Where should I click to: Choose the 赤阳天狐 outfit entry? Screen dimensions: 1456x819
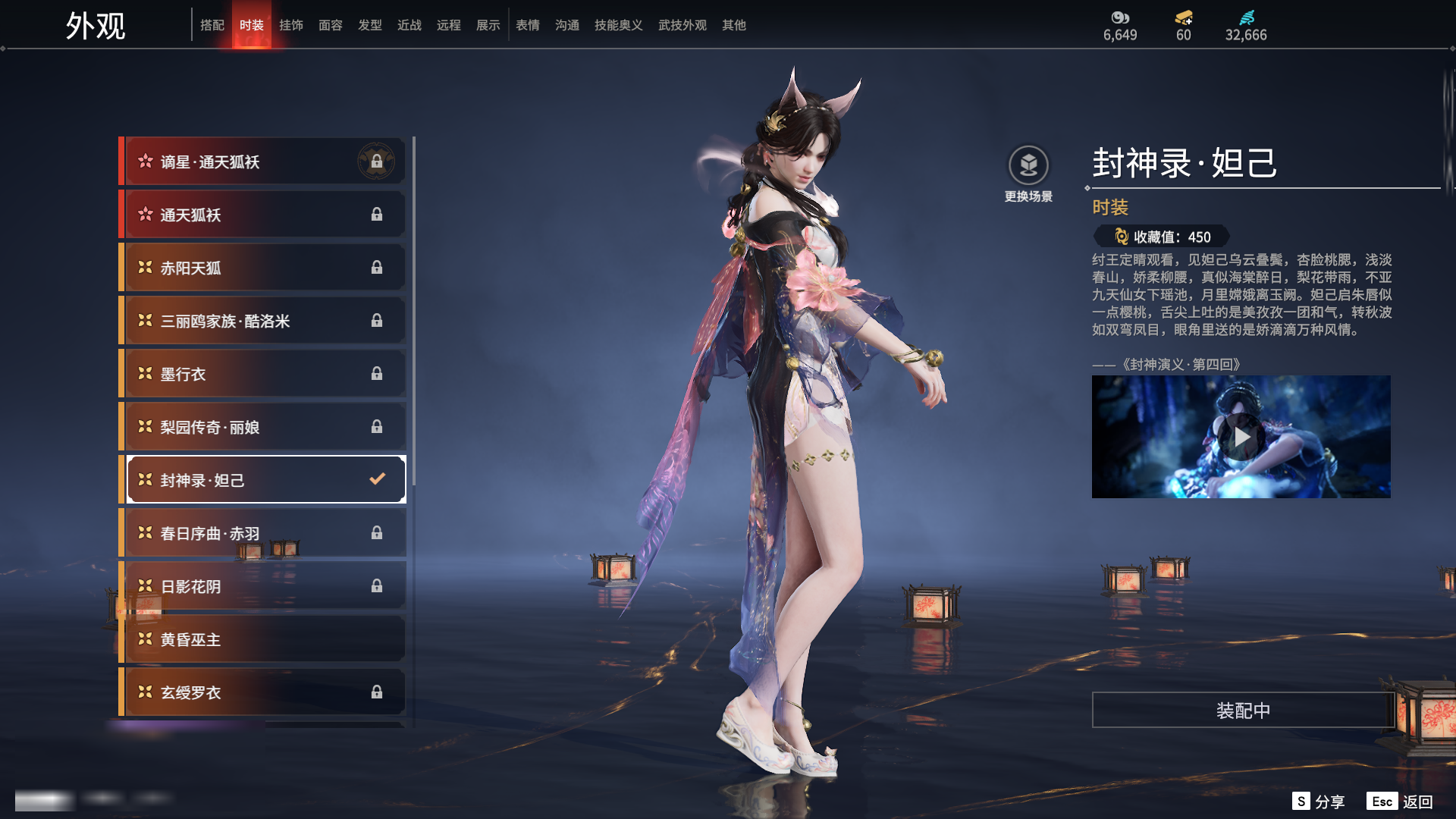click(262, 268)
